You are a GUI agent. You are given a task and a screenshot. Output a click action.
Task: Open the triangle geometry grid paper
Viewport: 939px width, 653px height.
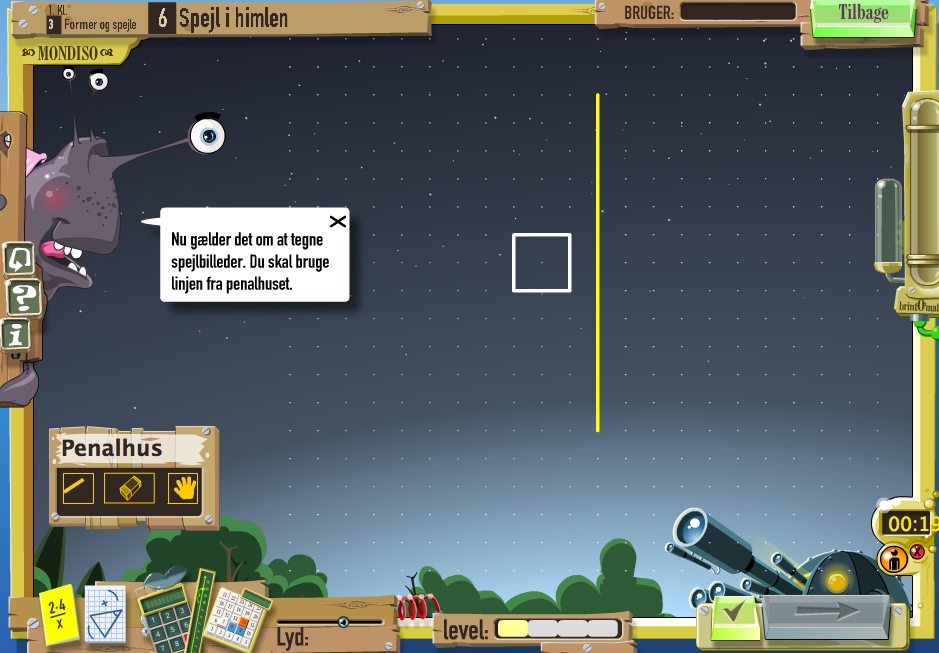tap(105, 613)
